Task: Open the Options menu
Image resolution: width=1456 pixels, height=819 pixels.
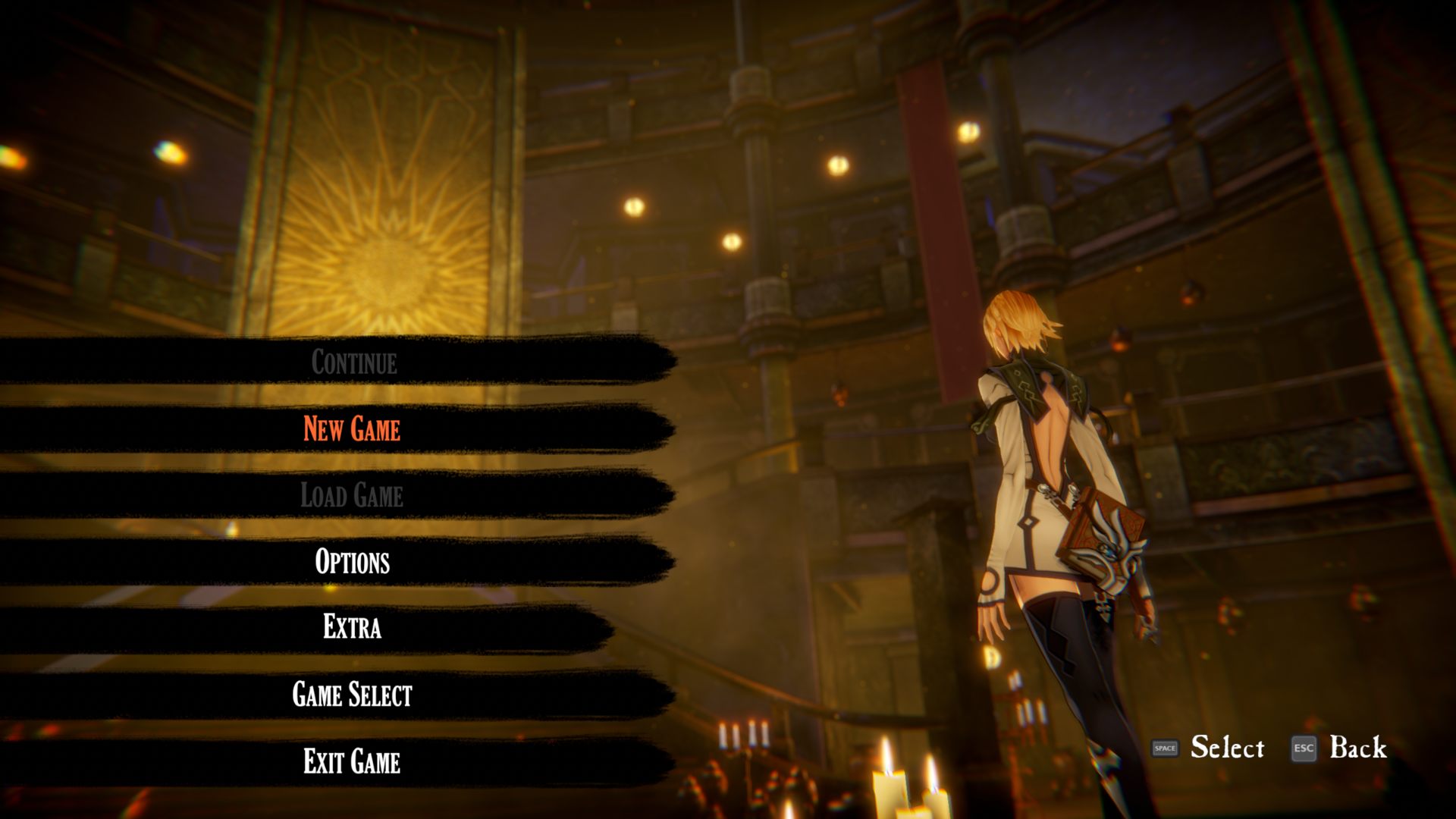Action: click(x=352, y=562)
